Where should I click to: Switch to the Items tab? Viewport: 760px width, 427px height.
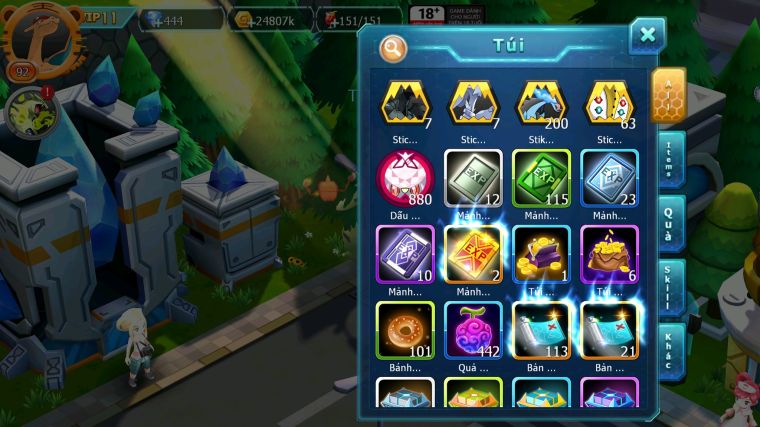pos(669,160)
